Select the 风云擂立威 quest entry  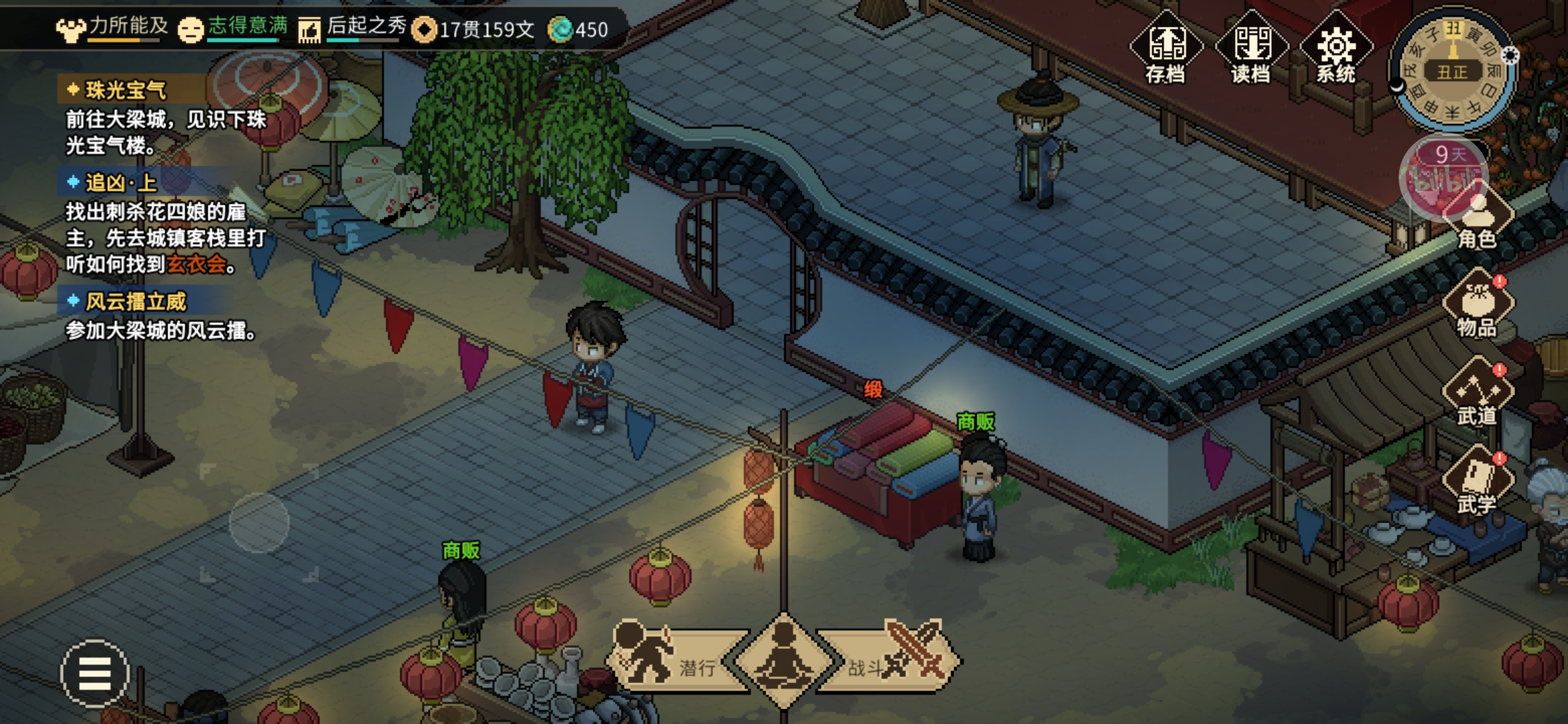click(x=135, y=302)
